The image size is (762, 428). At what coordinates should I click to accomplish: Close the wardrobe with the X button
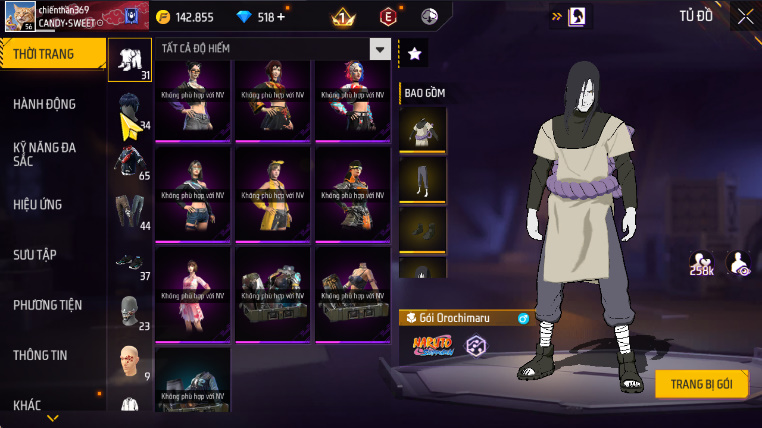point(745,16)
